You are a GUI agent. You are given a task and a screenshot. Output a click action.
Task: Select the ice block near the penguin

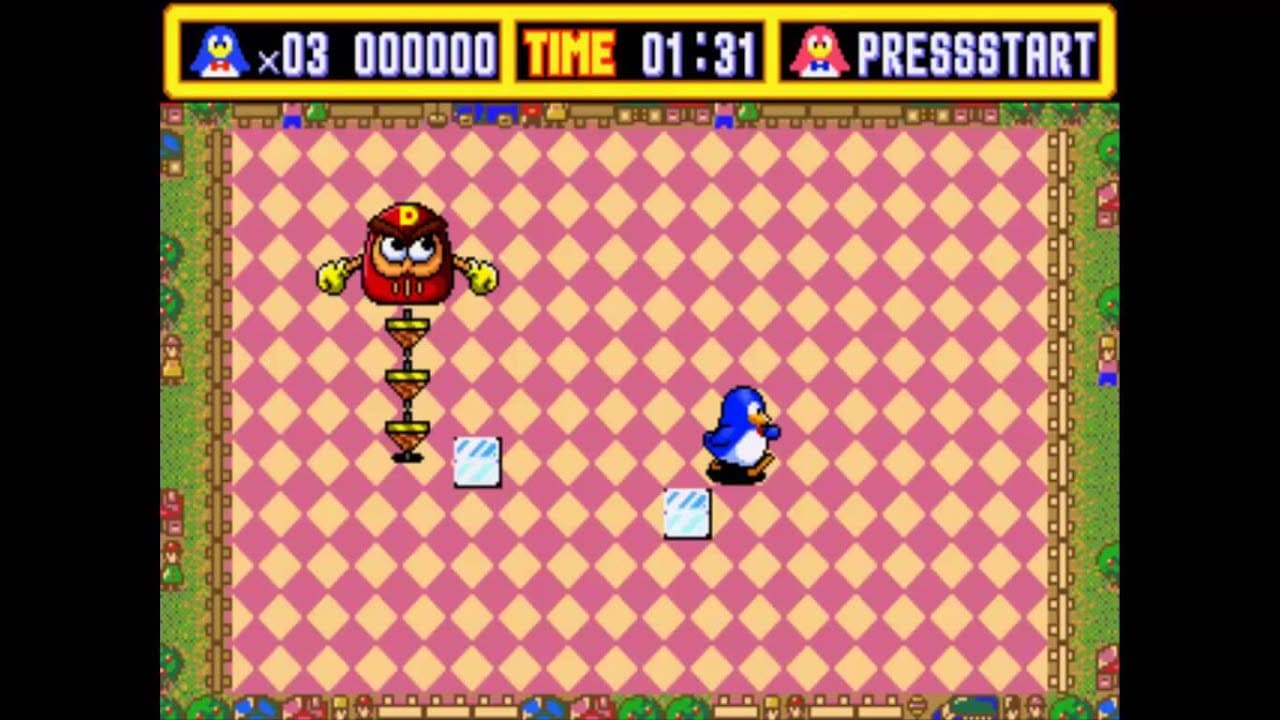pyautogui.click(x=685, y=512)
